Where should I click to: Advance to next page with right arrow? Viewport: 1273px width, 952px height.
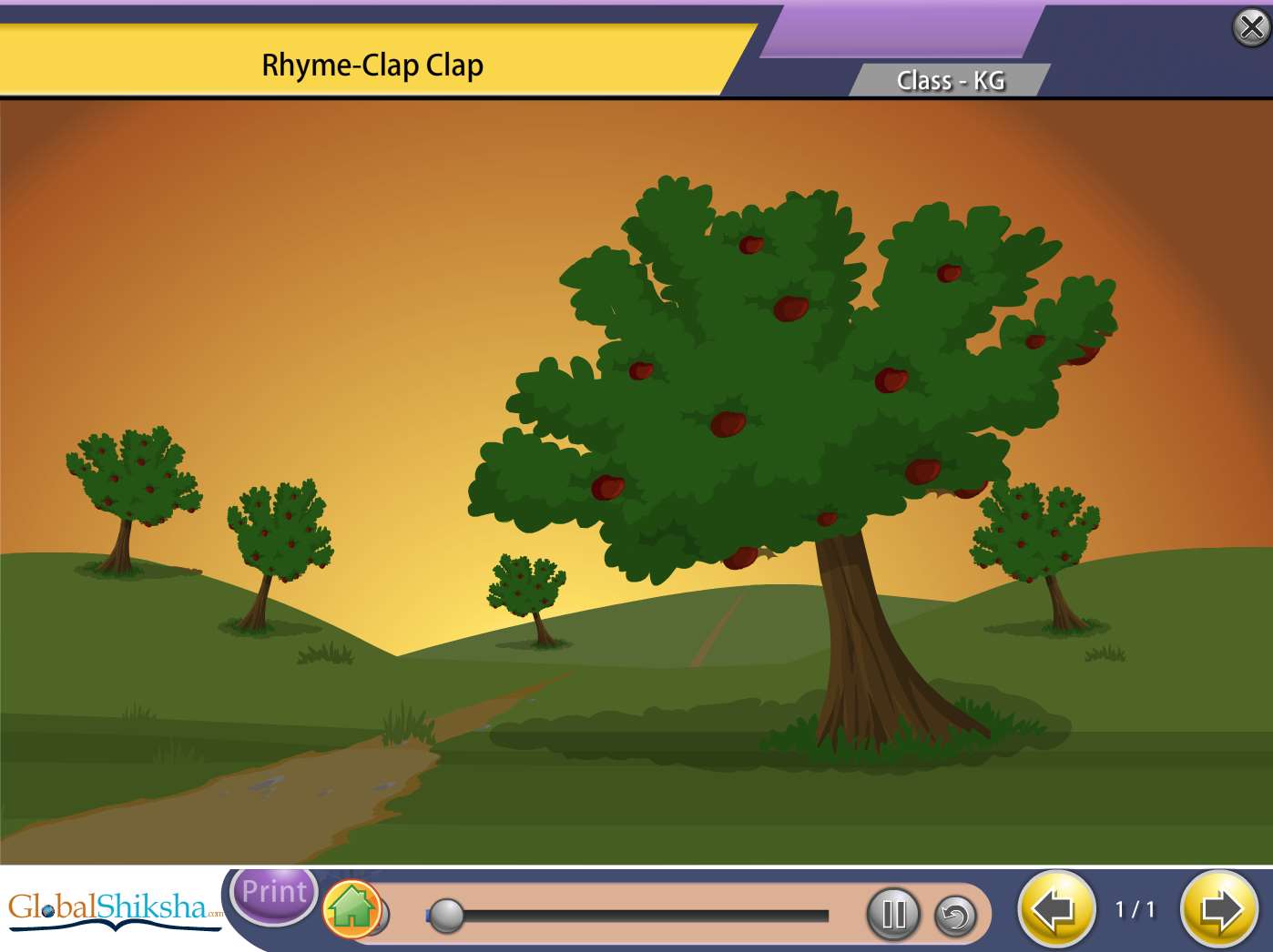pos(1218,908)
